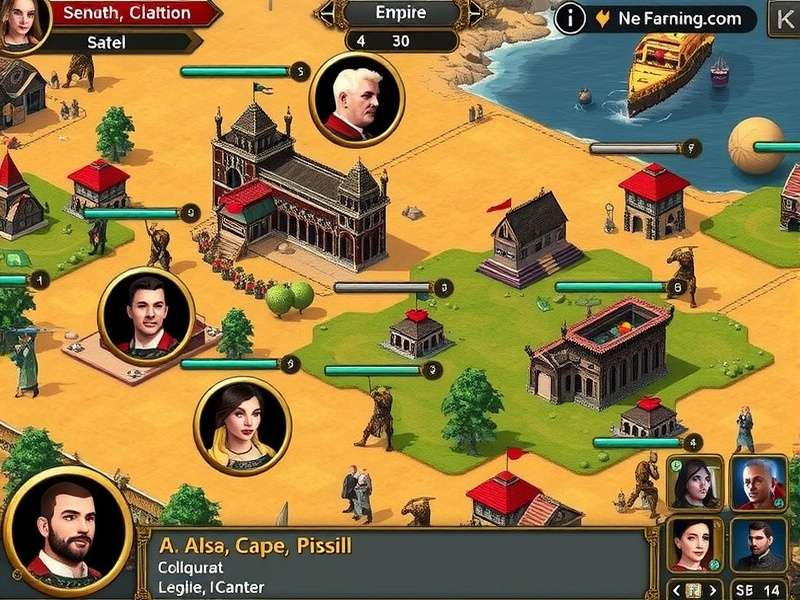Click the right arrow below the advisor cards
800x600 pixels.
[714, 589]
